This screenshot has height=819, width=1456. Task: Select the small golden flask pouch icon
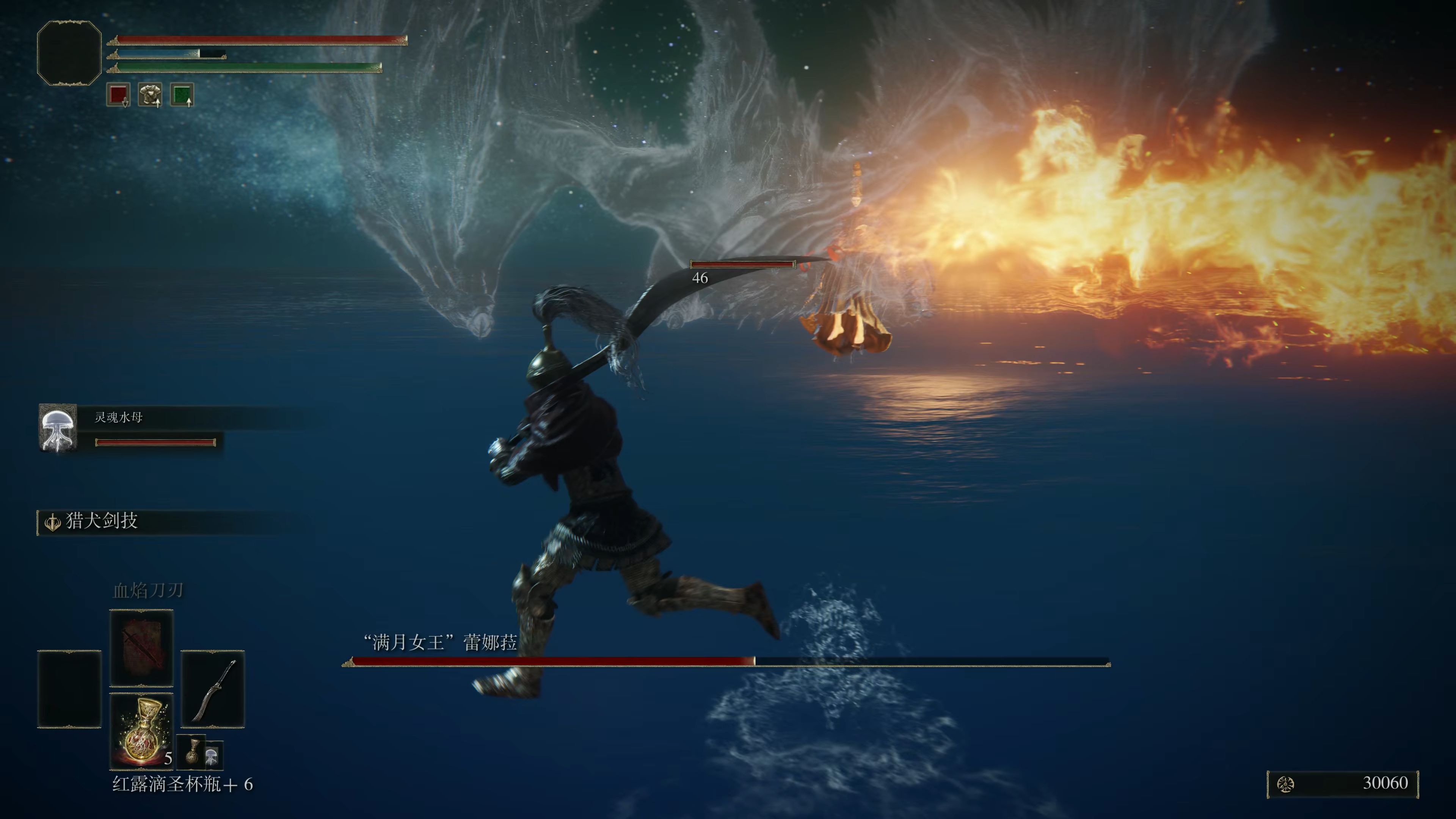tap(193, 752)
